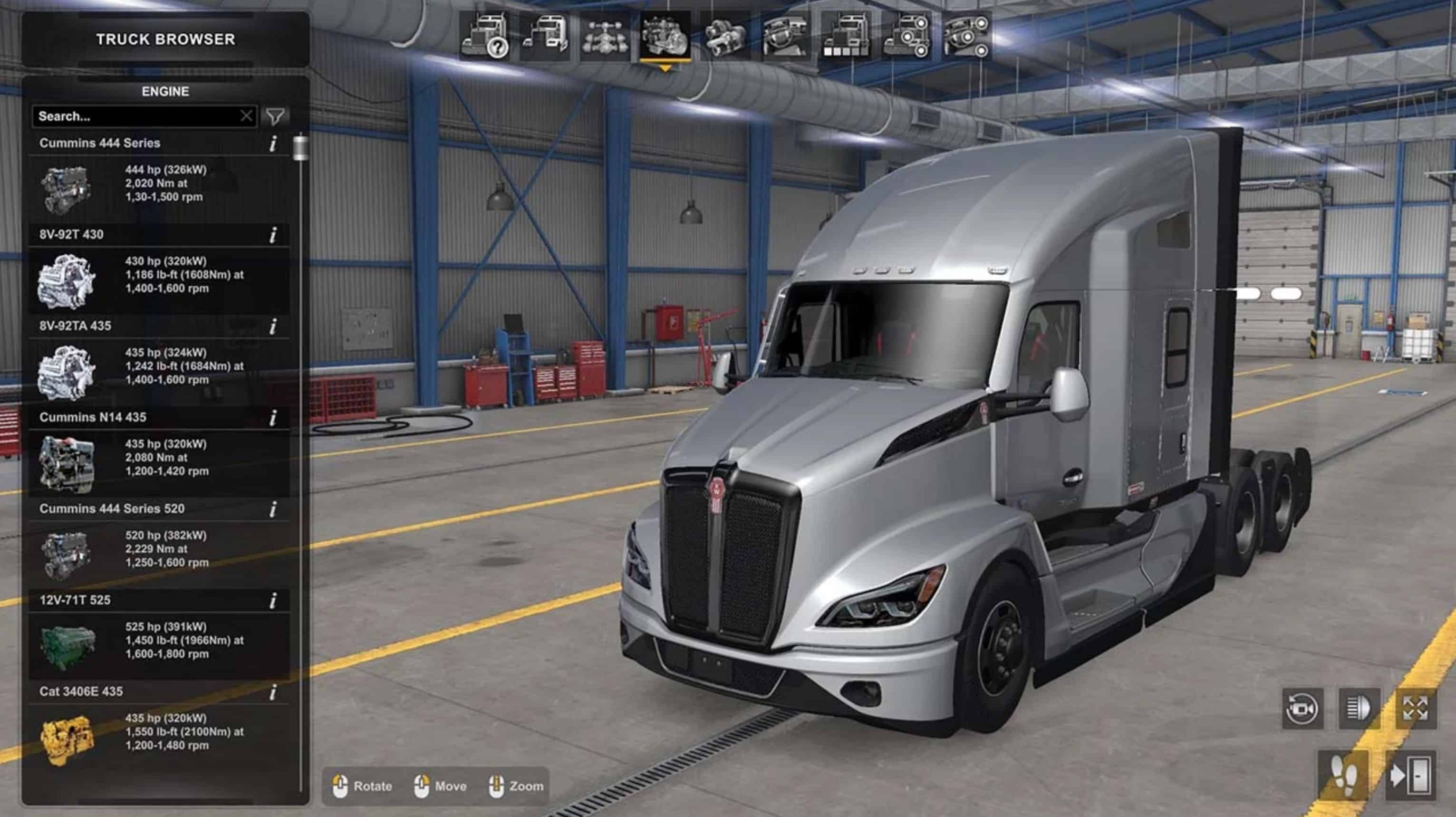Expand view with the four-arrows button
Image resolution: width=1456 pixels, height=817 pixels.
tap(1415, 709)
